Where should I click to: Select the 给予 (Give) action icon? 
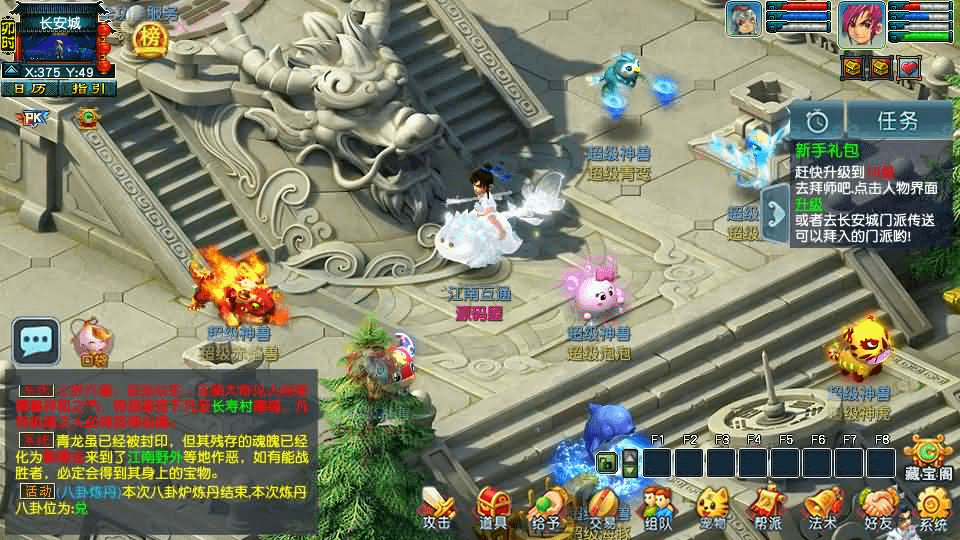(x=548, y=506)
